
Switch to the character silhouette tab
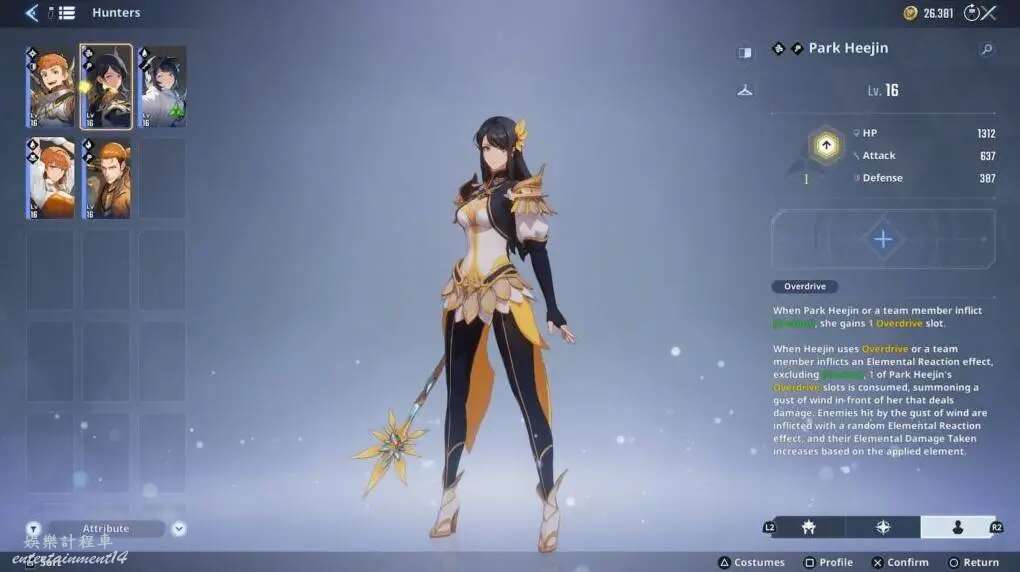[956, 527]
